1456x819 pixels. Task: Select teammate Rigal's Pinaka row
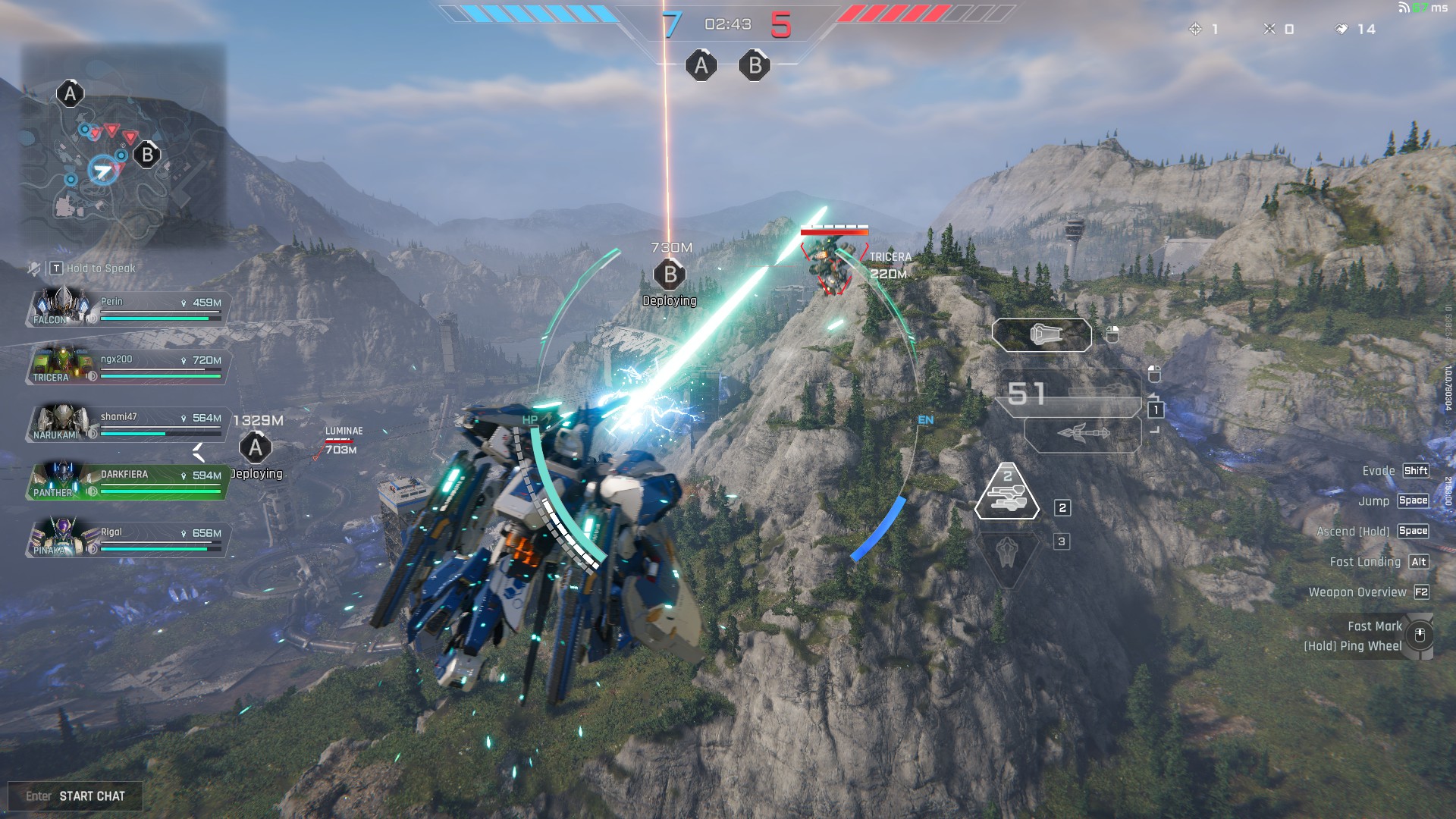point(127,538)
